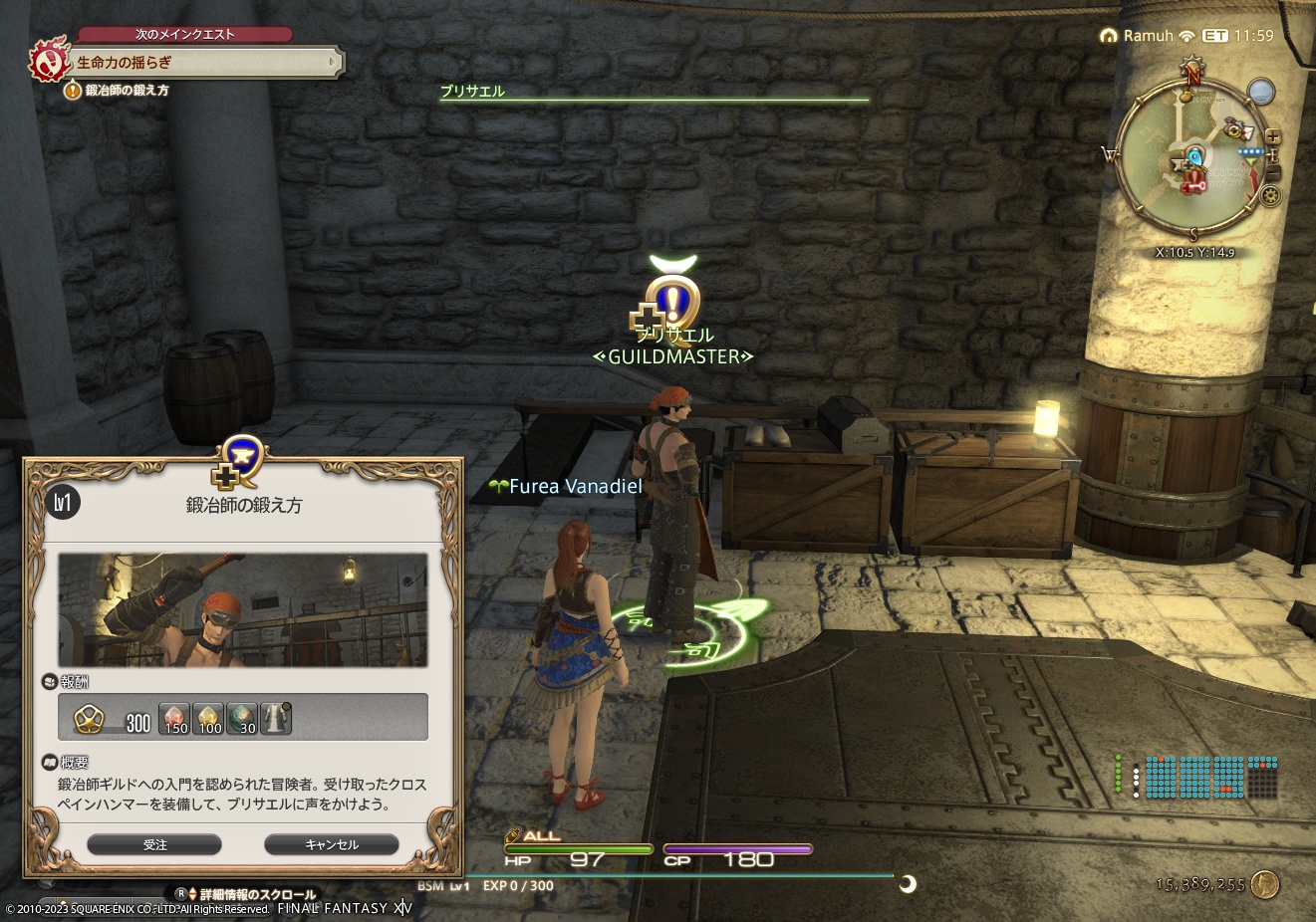Screen dimensions: 1316x922
Task: Decline the quest using キャンセル
Action: pyautogui.click(x=330, y=843)
